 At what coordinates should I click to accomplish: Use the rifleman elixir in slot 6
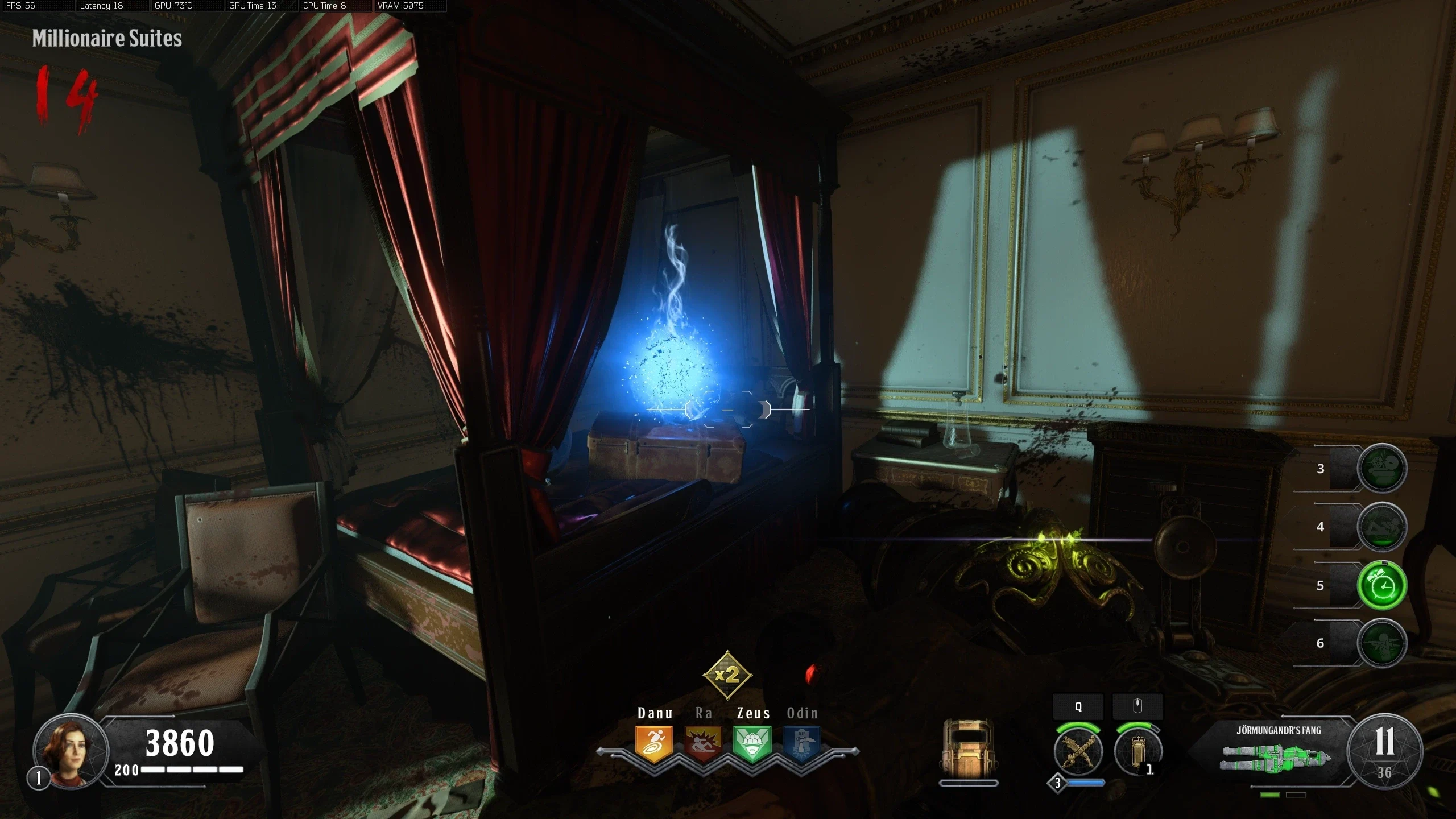coord(1381,643)
